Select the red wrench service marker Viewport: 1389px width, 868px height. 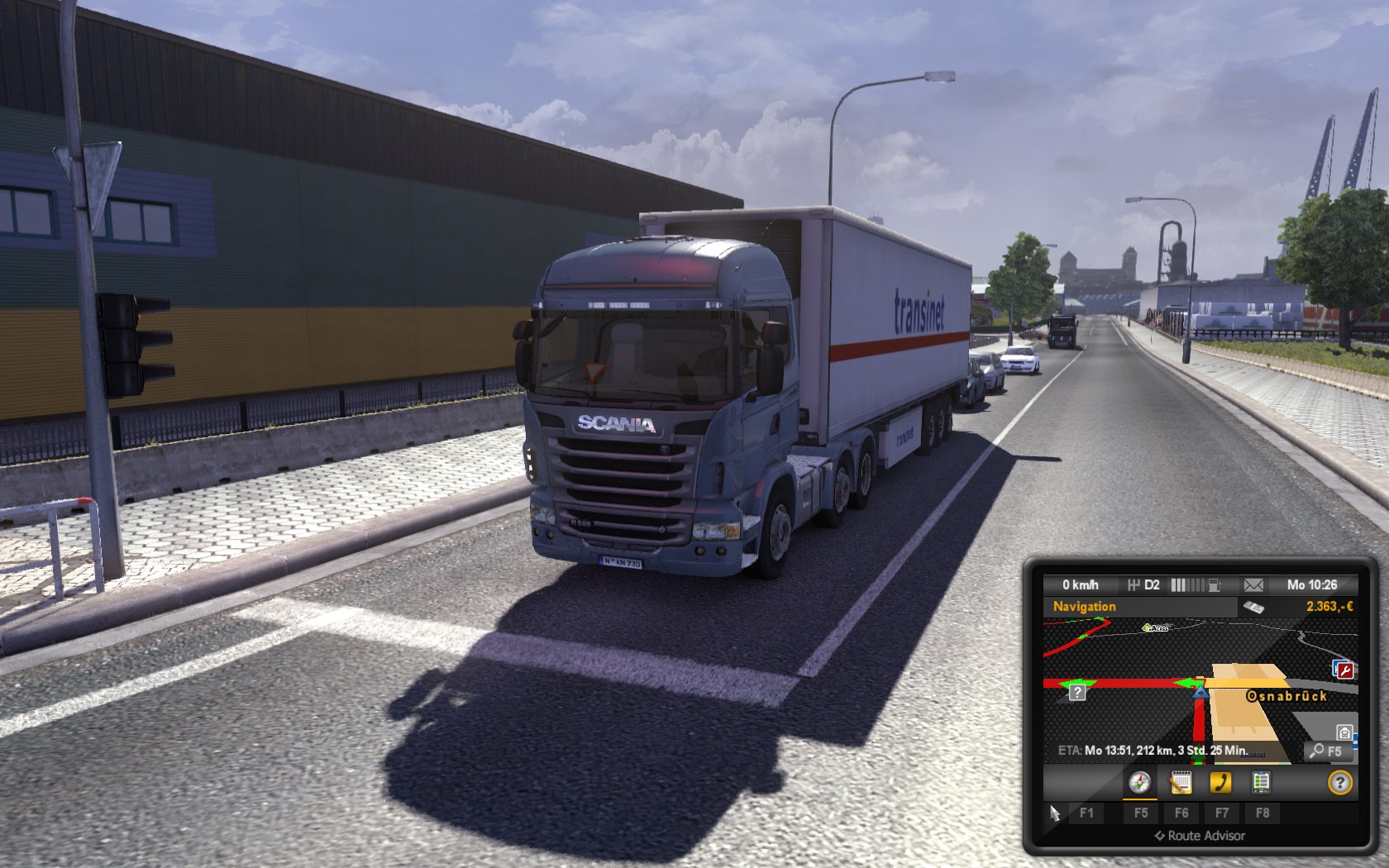[1344, 670]
